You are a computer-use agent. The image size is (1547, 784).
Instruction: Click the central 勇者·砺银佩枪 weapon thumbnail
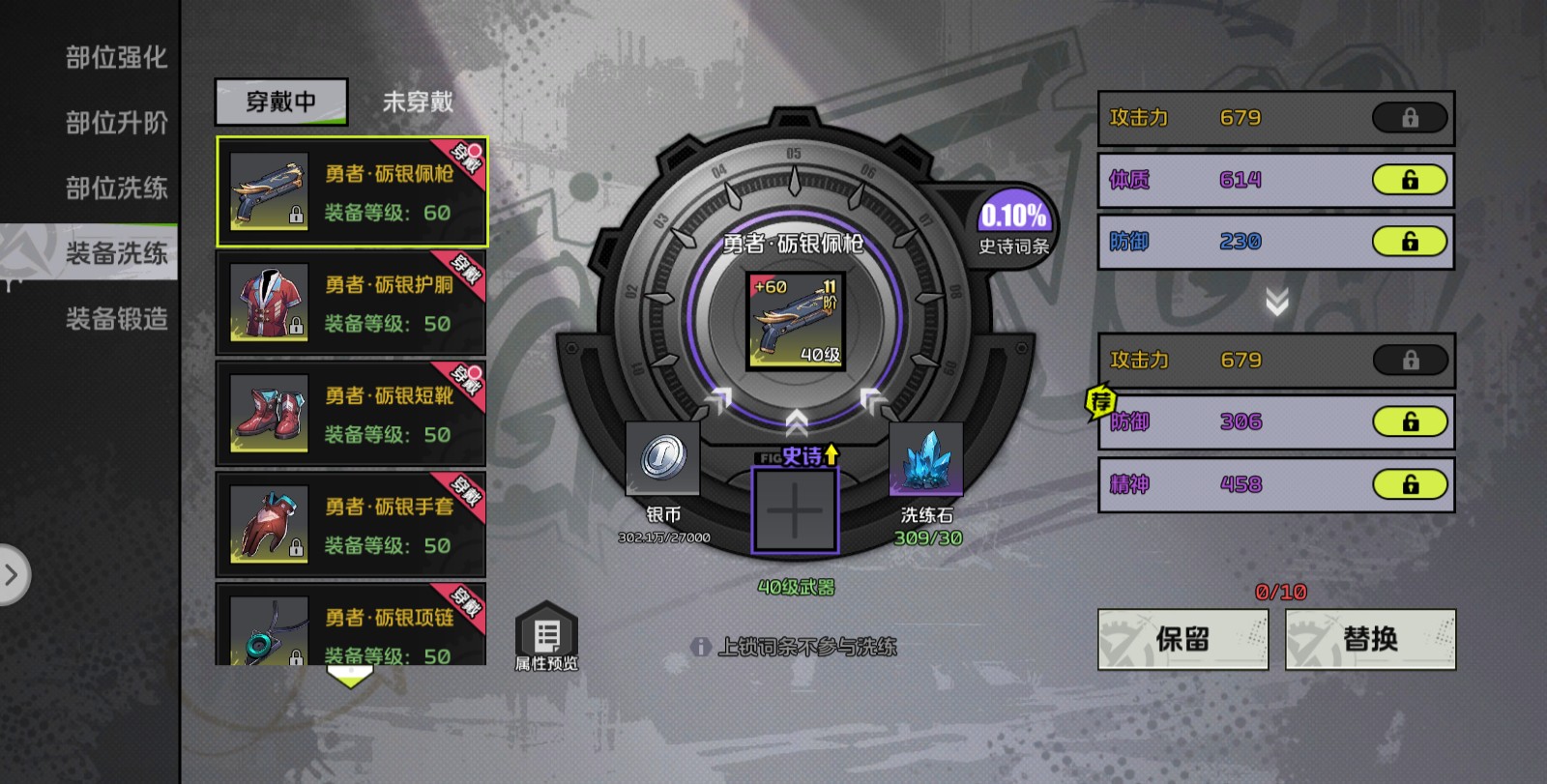click(x=795, y=319)
